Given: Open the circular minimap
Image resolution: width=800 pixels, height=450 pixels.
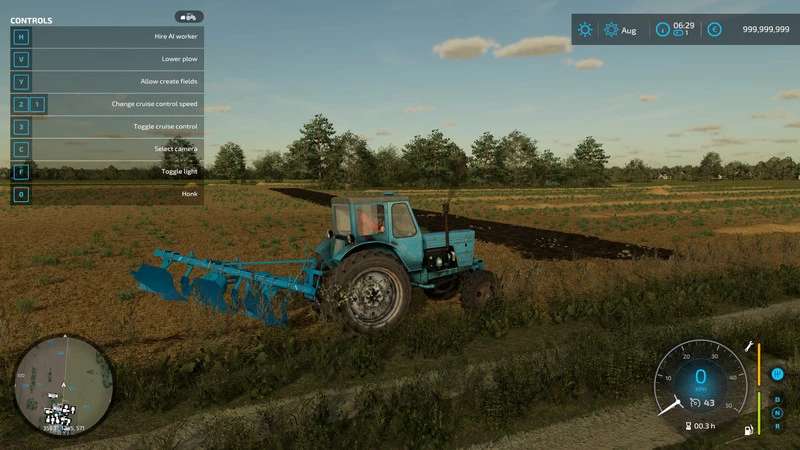Looking at the screenshot, I should [x=62, y=385].
